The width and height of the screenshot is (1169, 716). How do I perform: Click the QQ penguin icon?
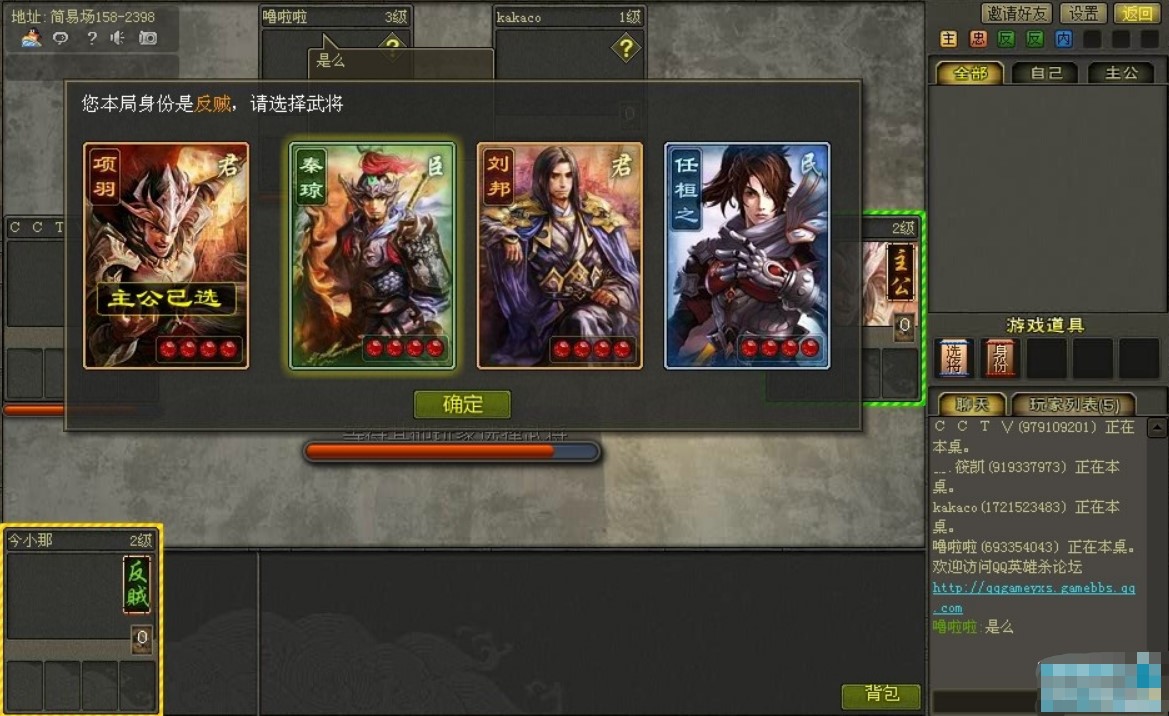32,38
